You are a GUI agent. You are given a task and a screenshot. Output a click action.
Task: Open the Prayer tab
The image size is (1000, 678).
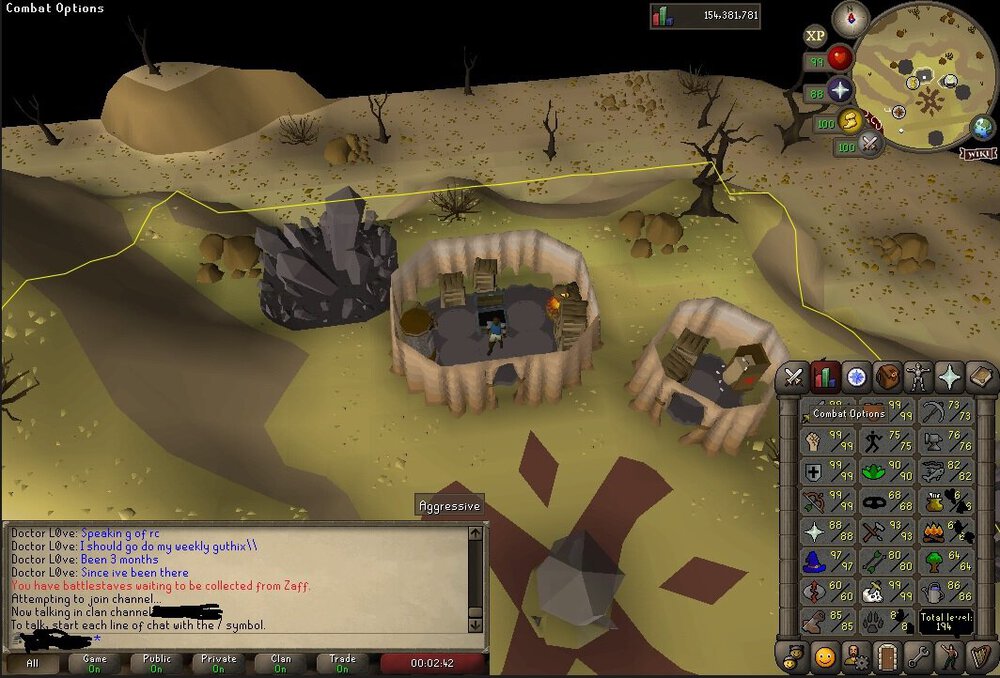[949, 377]
